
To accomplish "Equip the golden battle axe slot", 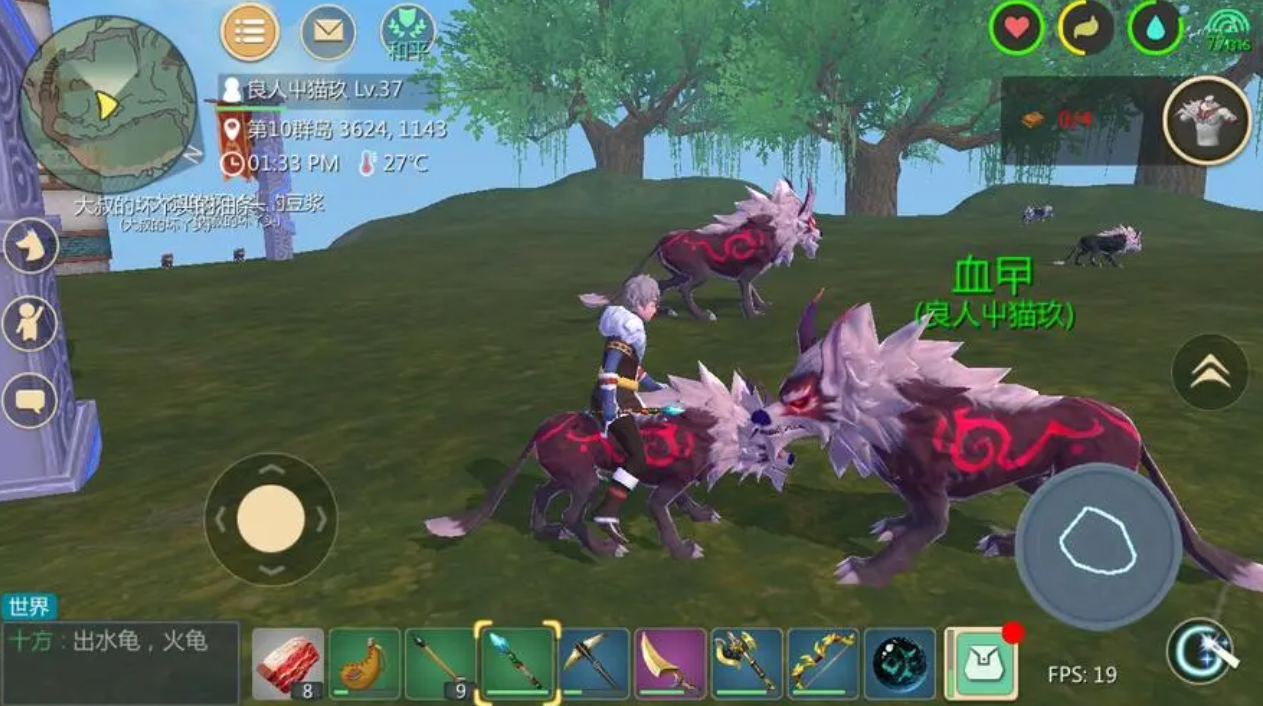I will pyautogui.click(x=746, y=663).
